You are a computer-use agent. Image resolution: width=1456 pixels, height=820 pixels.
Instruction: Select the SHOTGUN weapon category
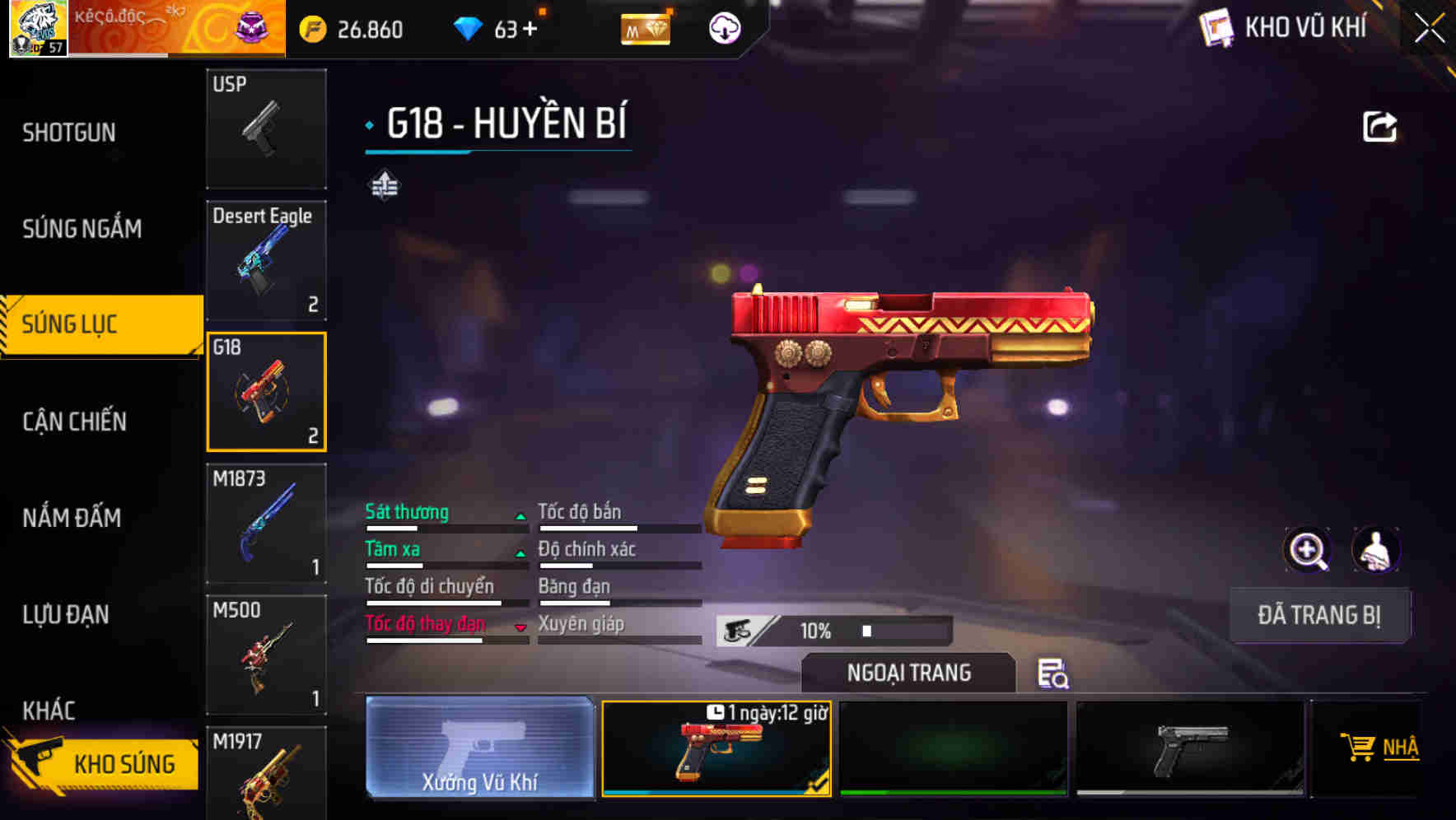(x=69, y=132)
